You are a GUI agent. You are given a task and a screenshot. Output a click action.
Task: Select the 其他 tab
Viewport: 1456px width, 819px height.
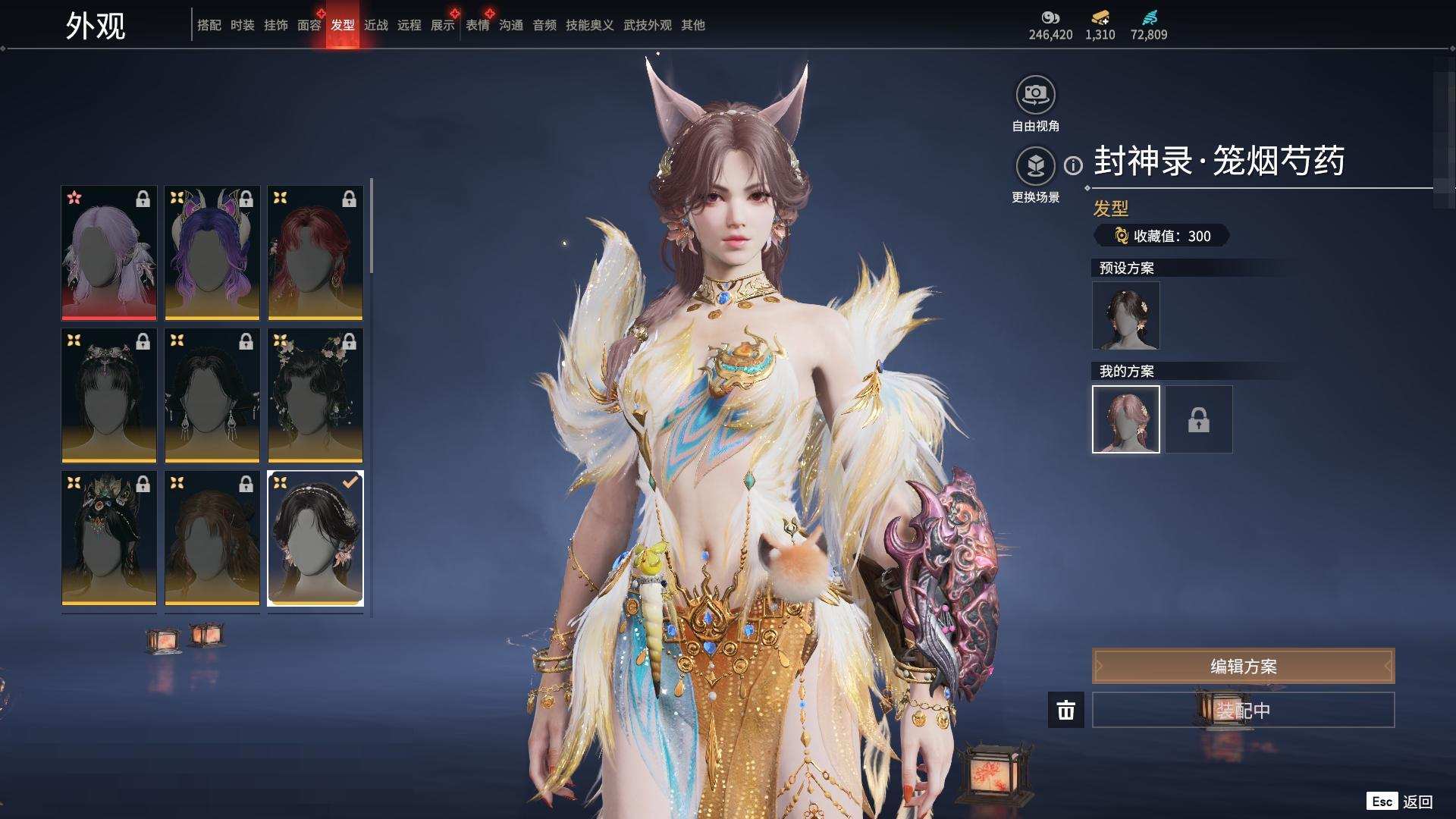click(x=692, y=25)
